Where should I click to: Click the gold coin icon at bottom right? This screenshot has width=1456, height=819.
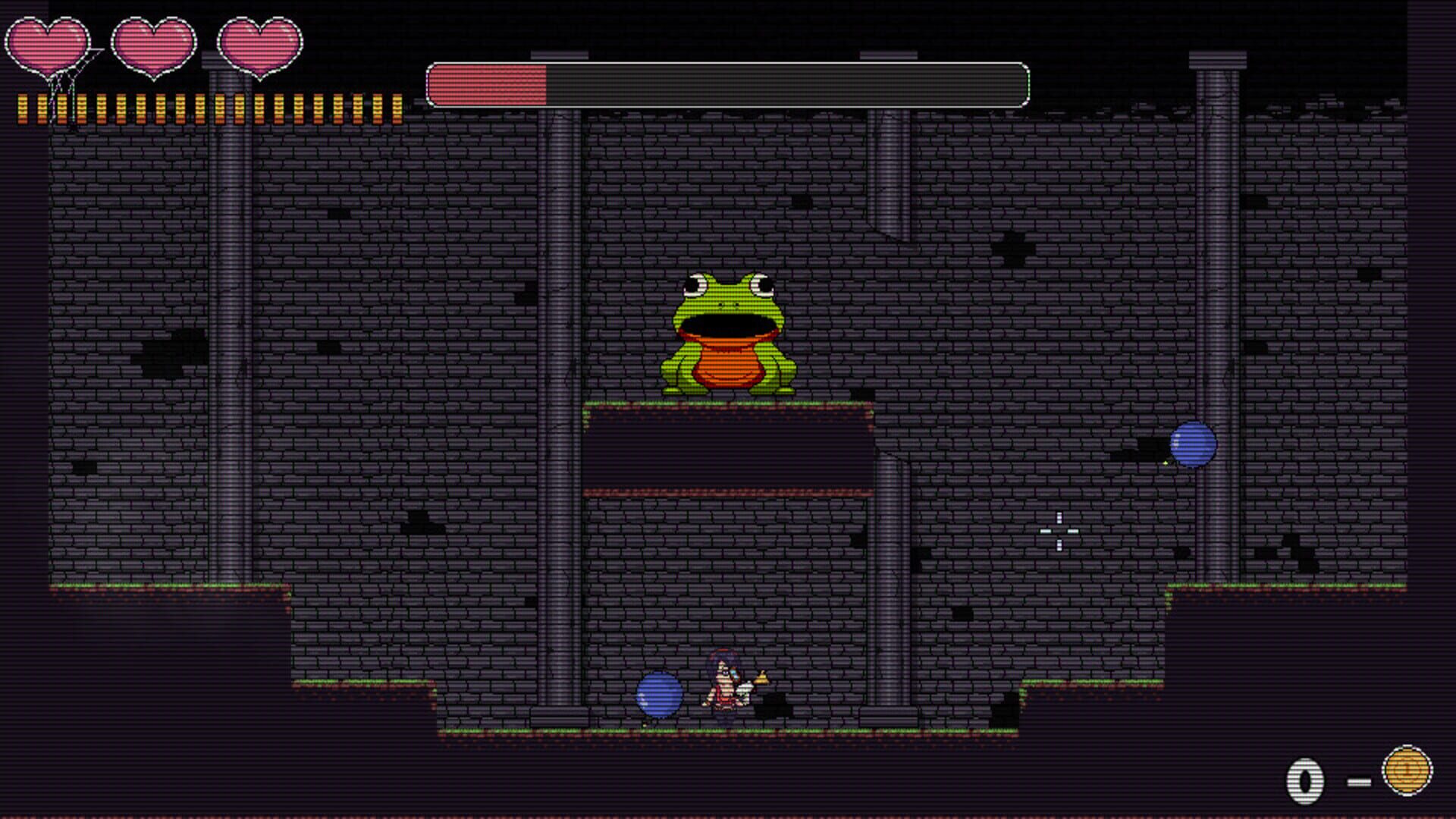1407,770
